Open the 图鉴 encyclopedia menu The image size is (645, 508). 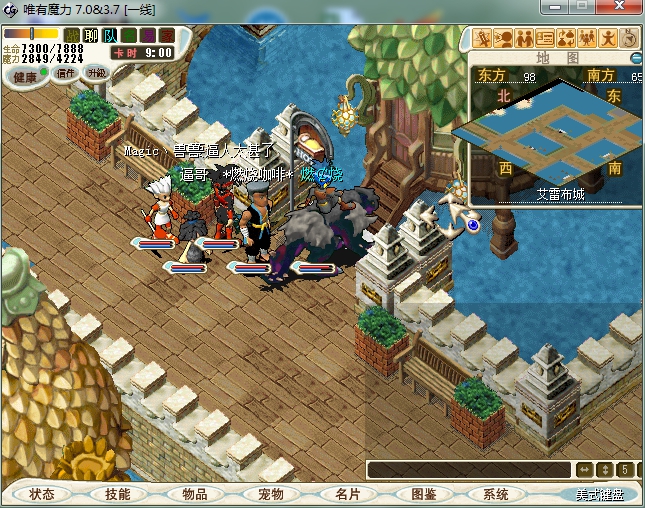pos(423,494)
